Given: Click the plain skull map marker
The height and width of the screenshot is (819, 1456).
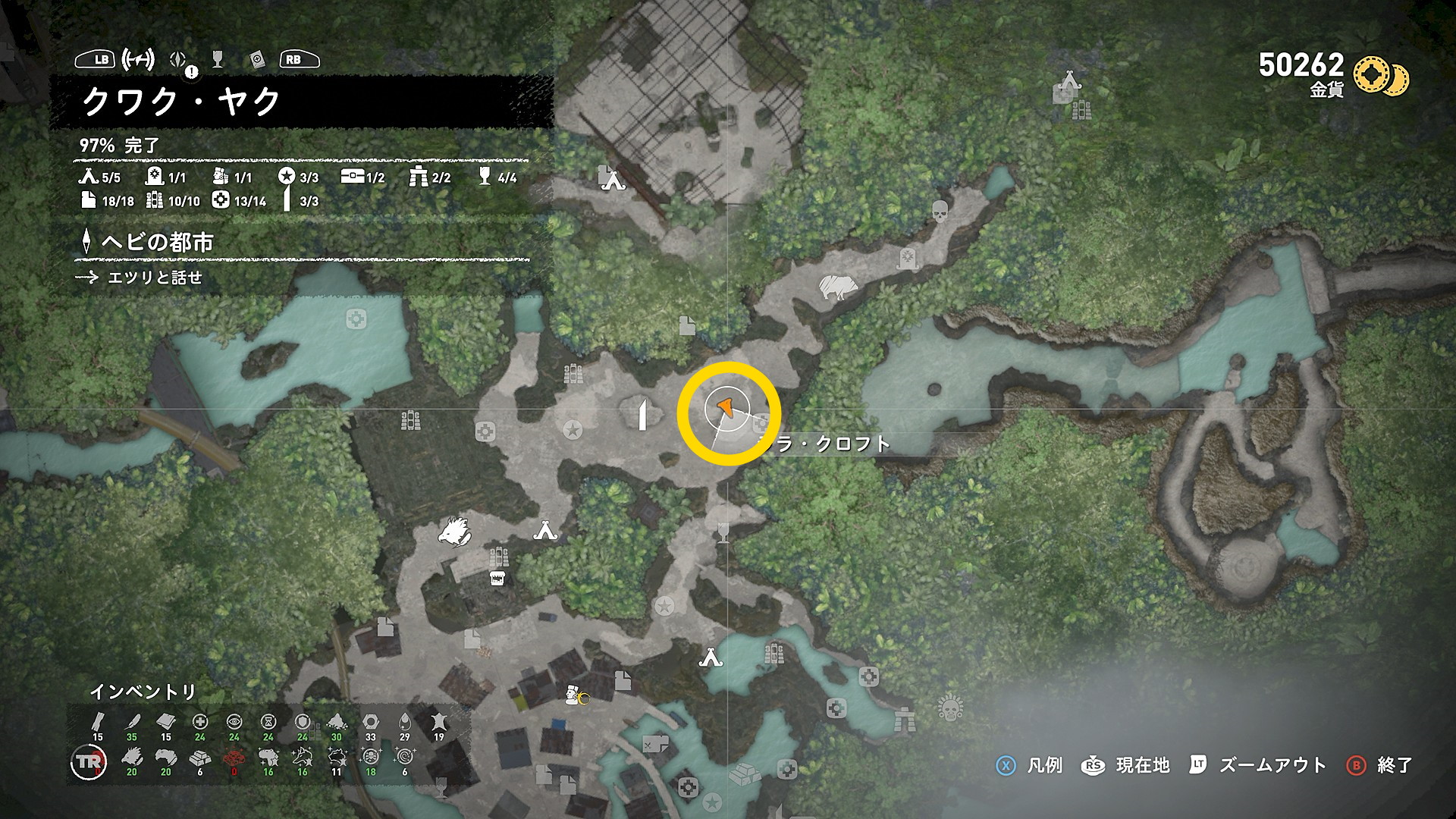Looking at the screenshot, I should [939, 211].
